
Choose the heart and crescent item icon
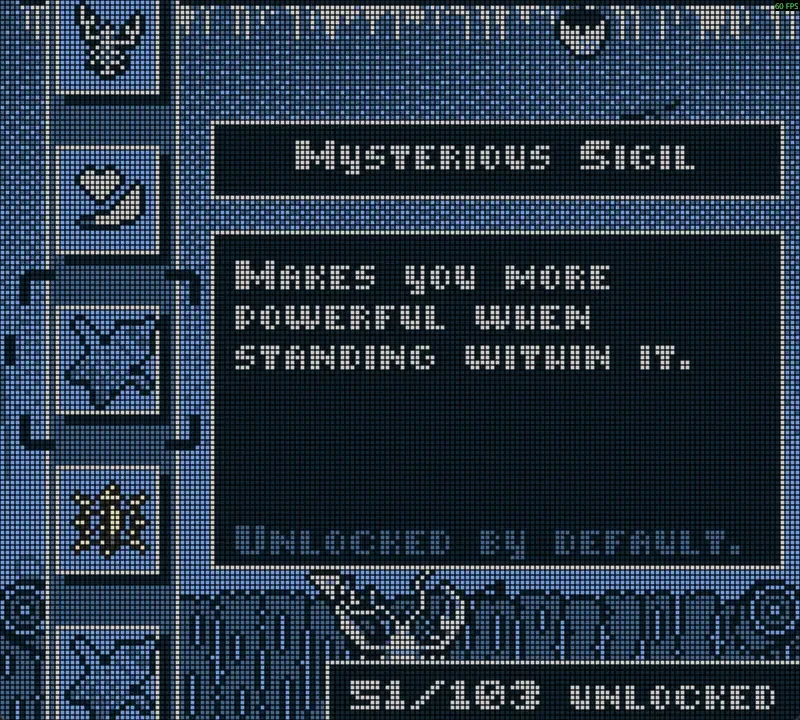109,197
